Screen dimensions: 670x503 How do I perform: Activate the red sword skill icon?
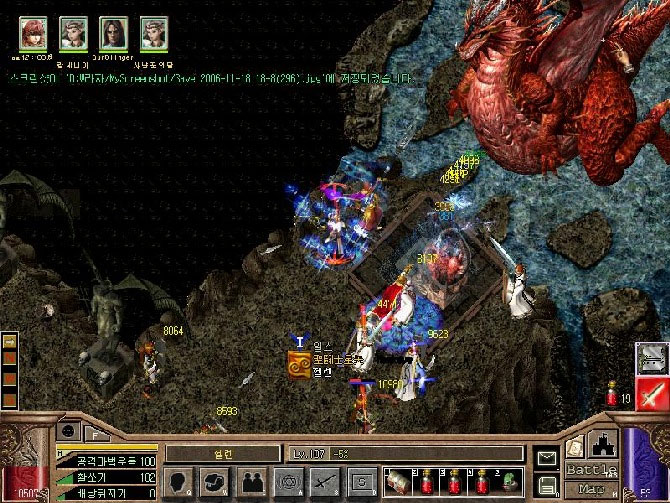[x=652, y=393]
